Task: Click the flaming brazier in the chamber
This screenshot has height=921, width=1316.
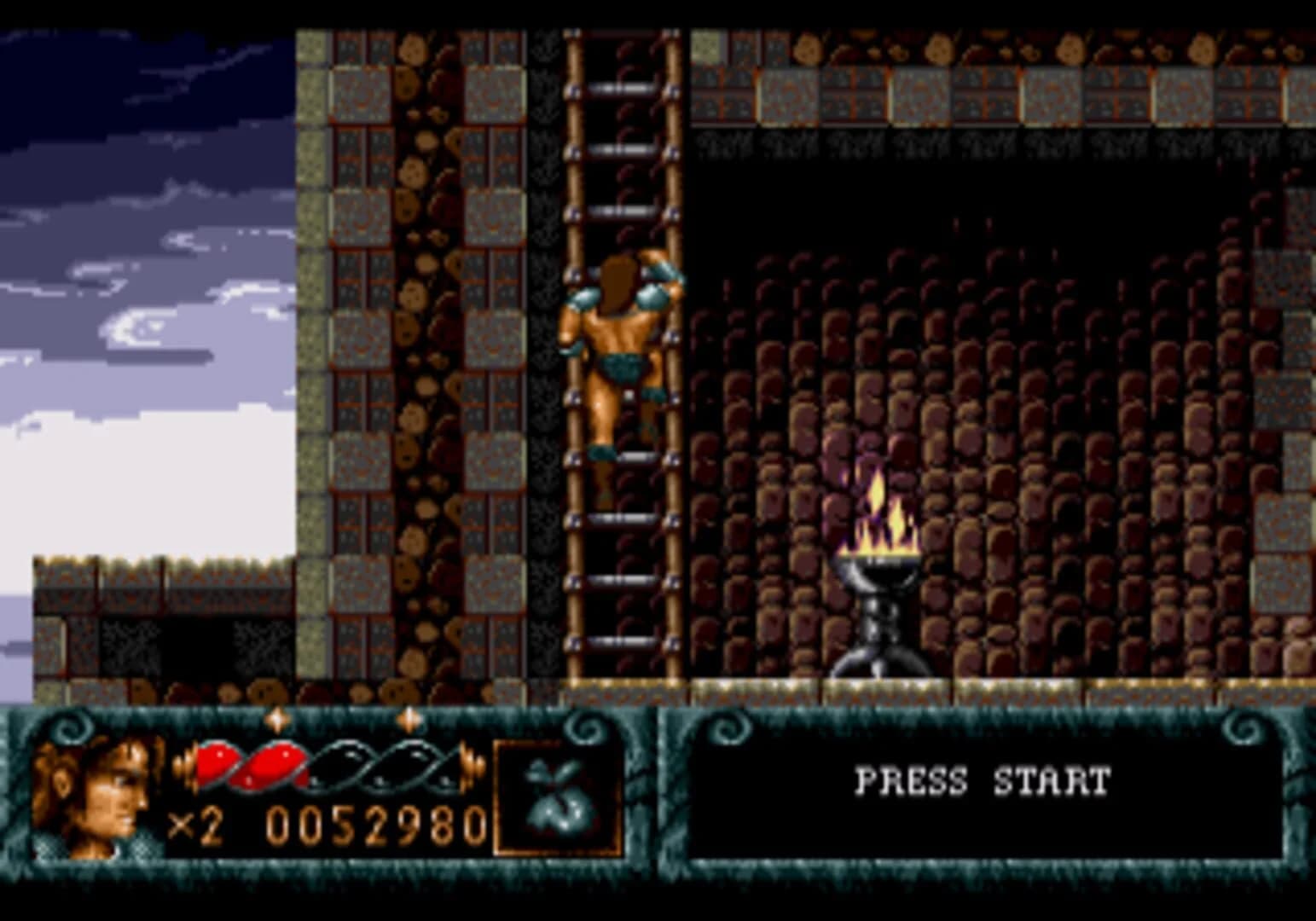Action: (x=878, y=597)
